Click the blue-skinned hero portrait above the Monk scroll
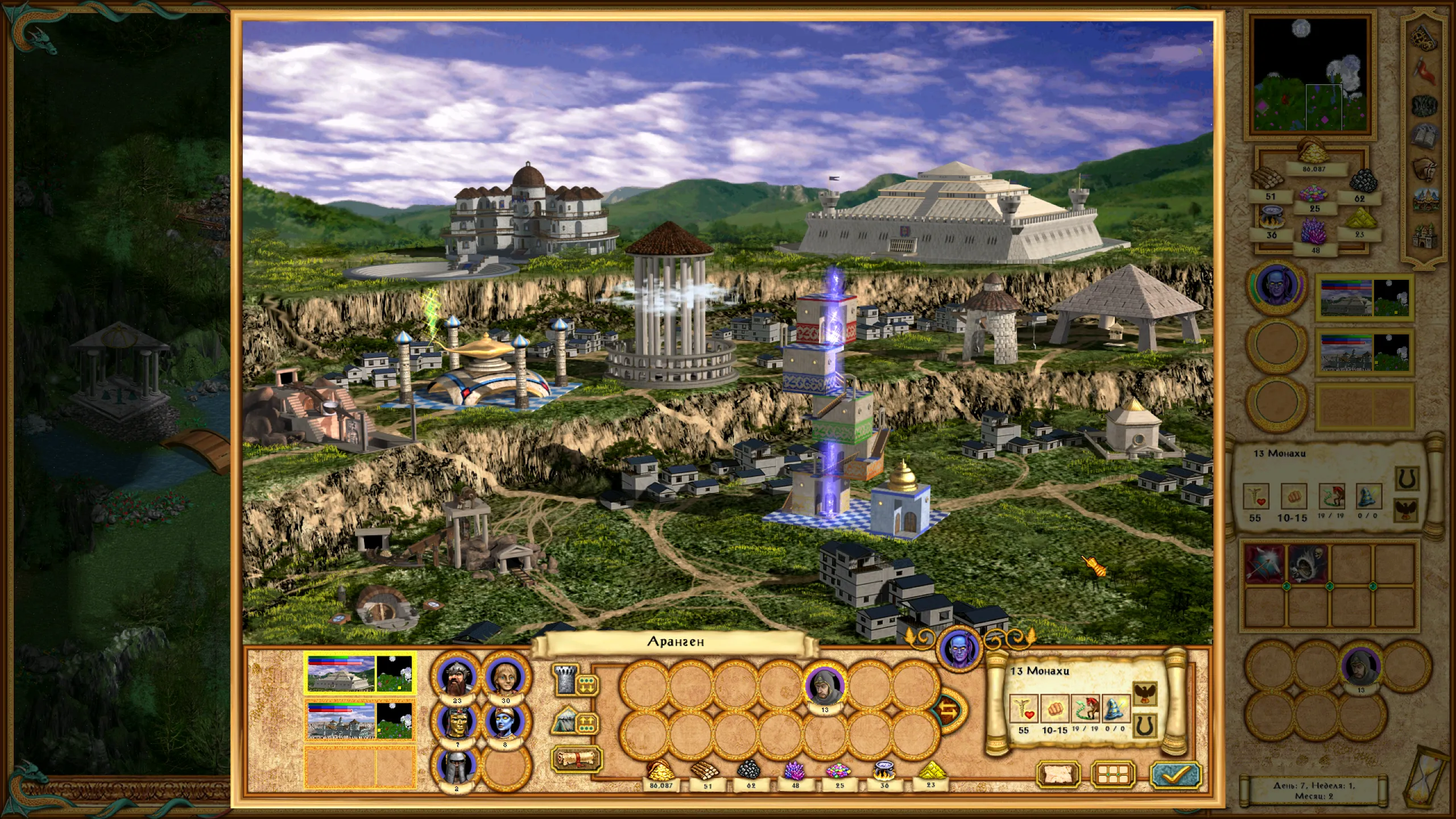 [x=959, y=648]
